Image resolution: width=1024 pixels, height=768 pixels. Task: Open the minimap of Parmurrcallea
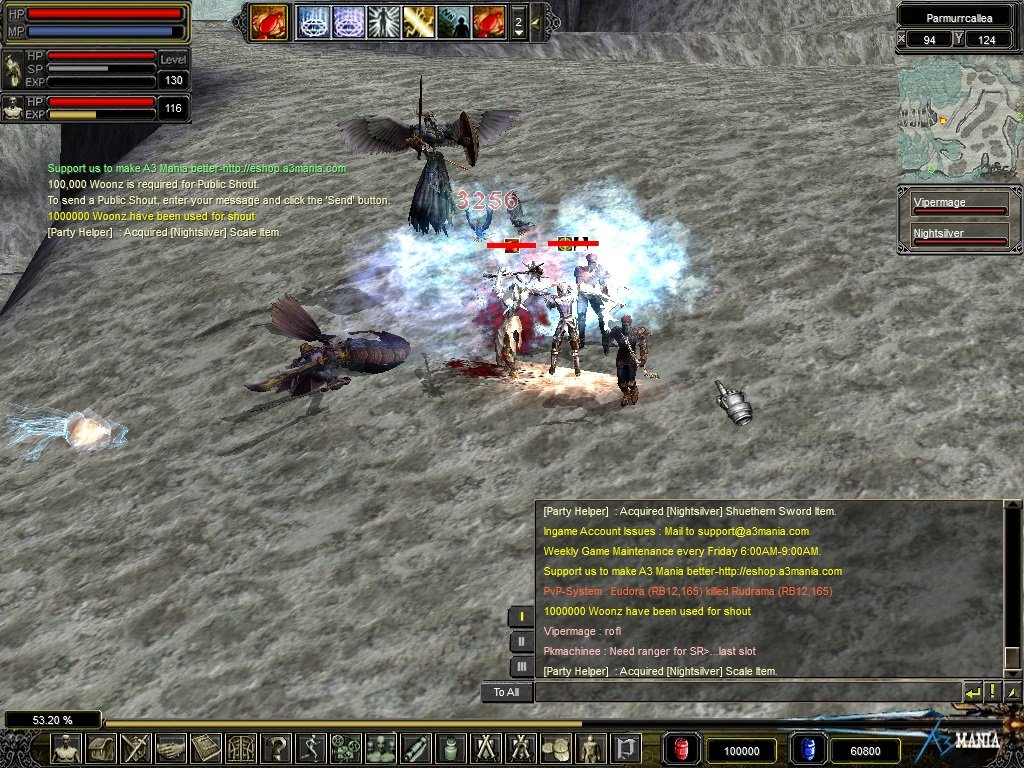[x=958, y=124]
